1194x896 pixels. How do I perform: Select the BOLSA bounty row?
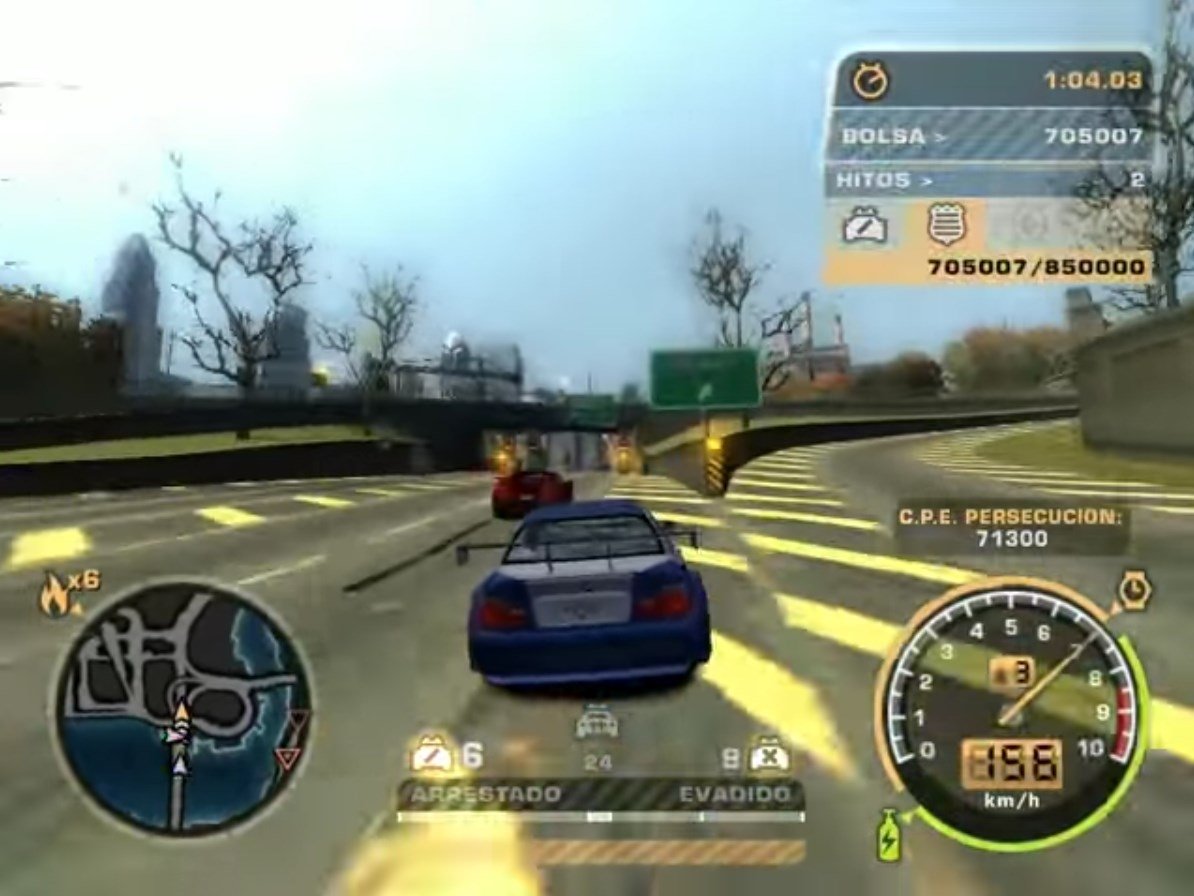[988, 135]
